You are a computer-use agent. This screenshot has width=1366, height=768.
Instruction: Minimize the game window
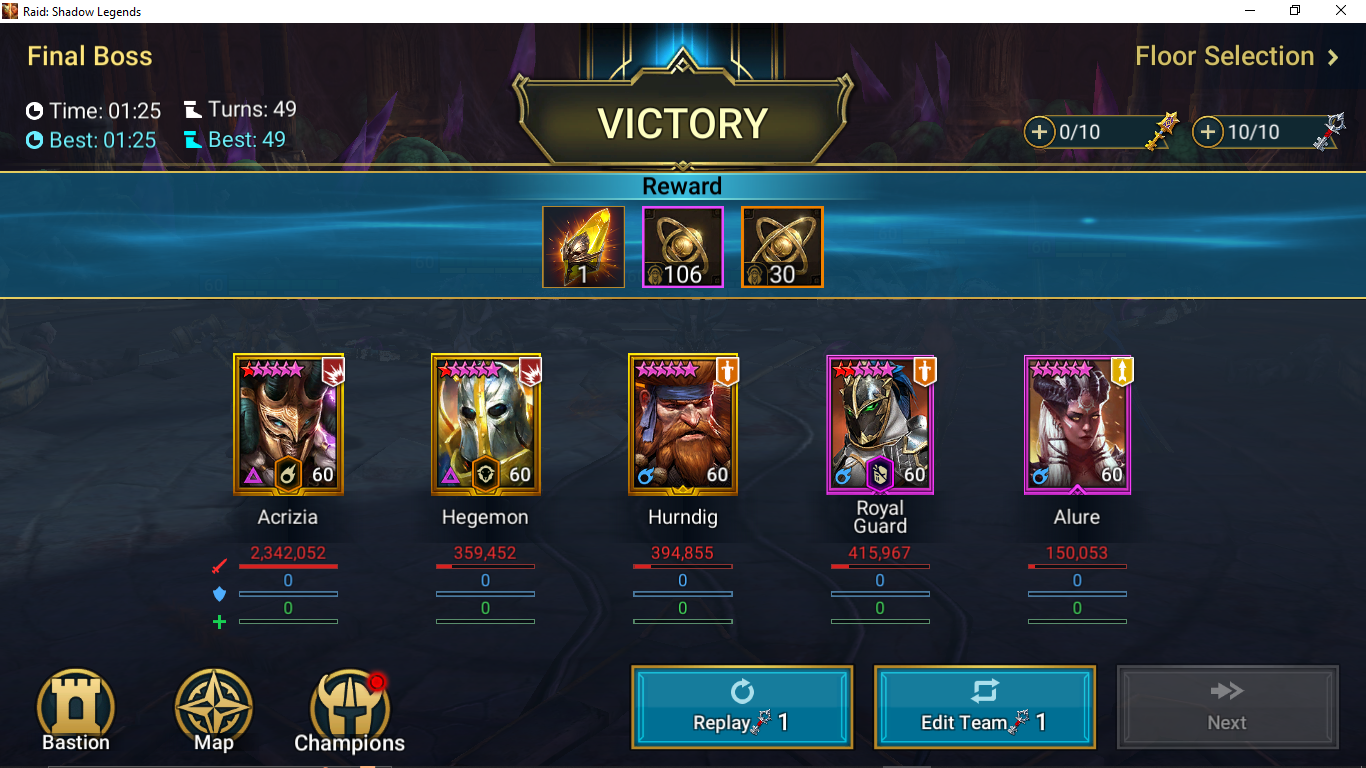pyautogui.click(x=1250, y=11)
